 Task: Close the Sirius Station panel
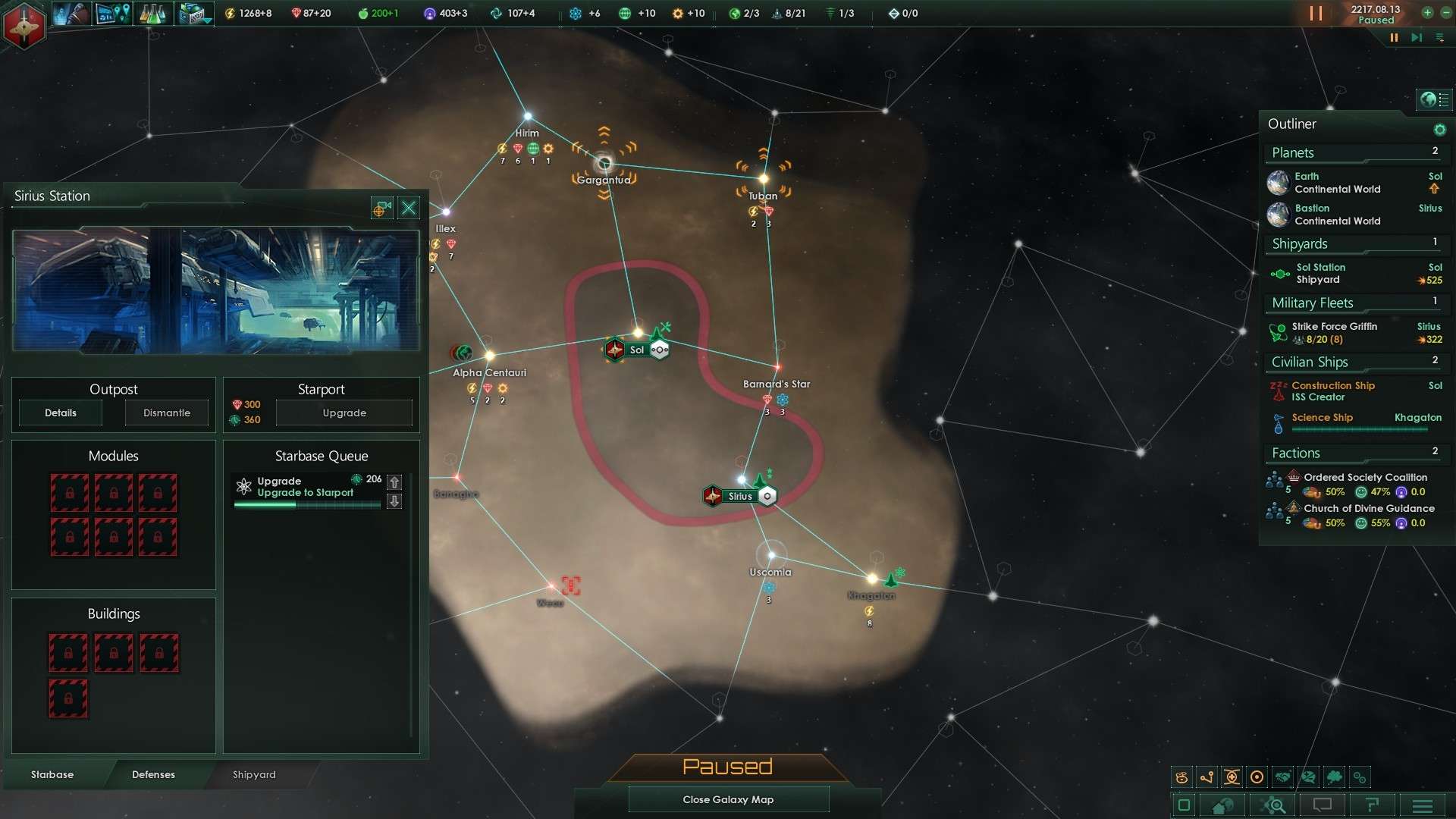tap(409, 208)
